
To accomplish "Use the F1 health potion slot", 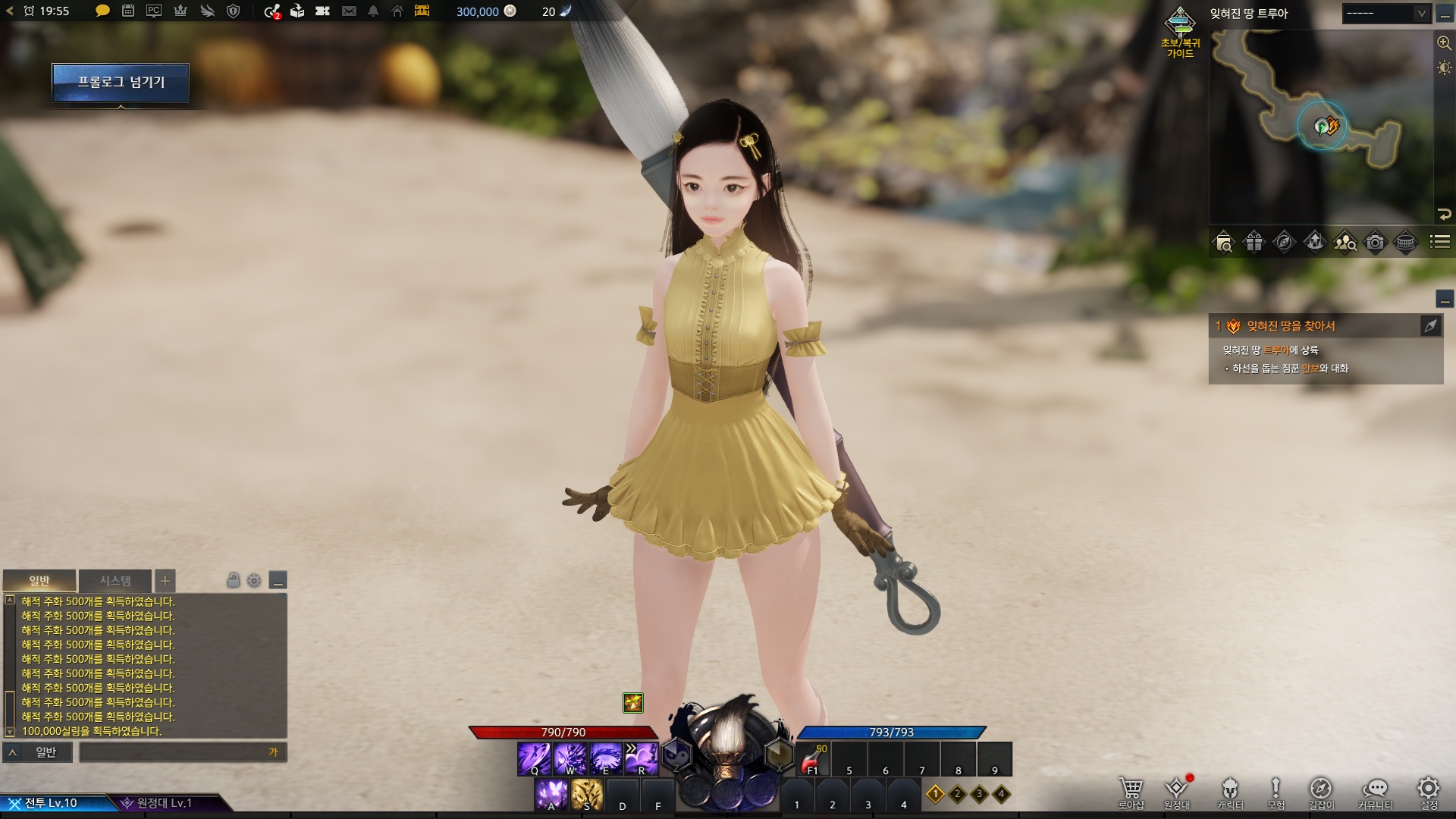I will coord(812,759).
